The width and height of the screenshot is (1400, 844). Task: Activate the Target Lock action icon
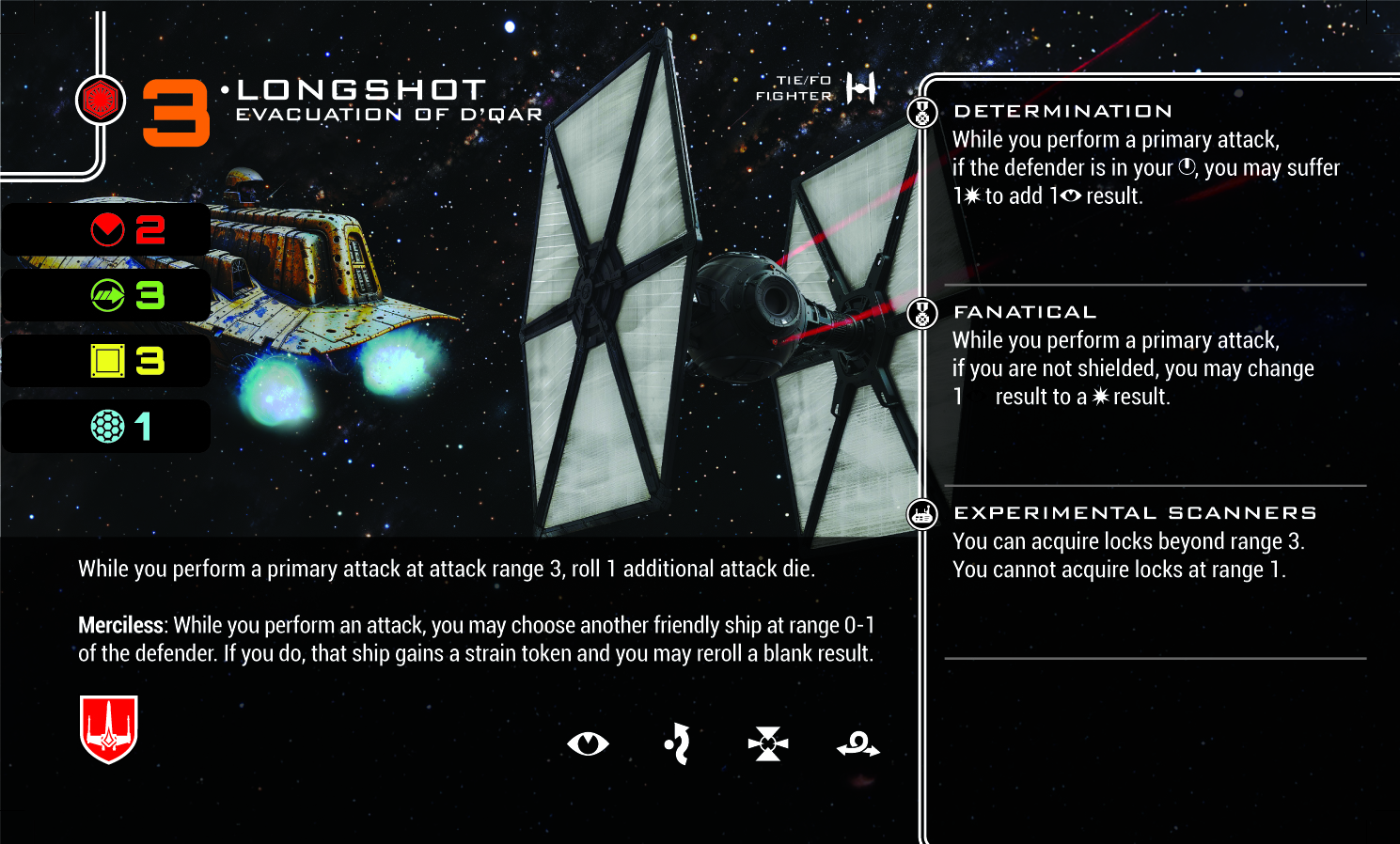[x=768, y=744]
